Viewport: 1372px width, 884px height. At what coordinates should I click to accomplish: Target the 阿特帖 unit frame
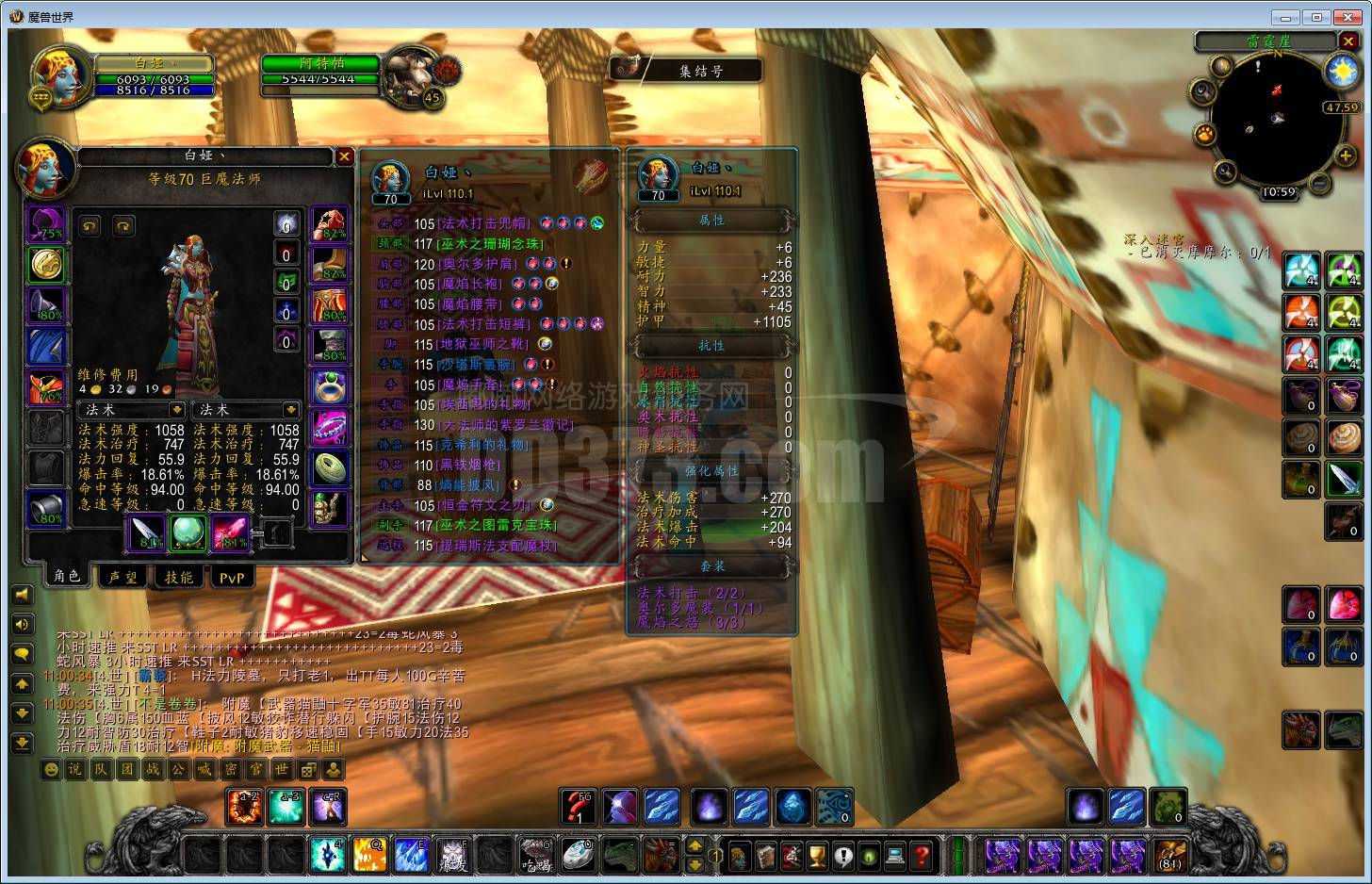pyautogui.click(x=320, y=71)
